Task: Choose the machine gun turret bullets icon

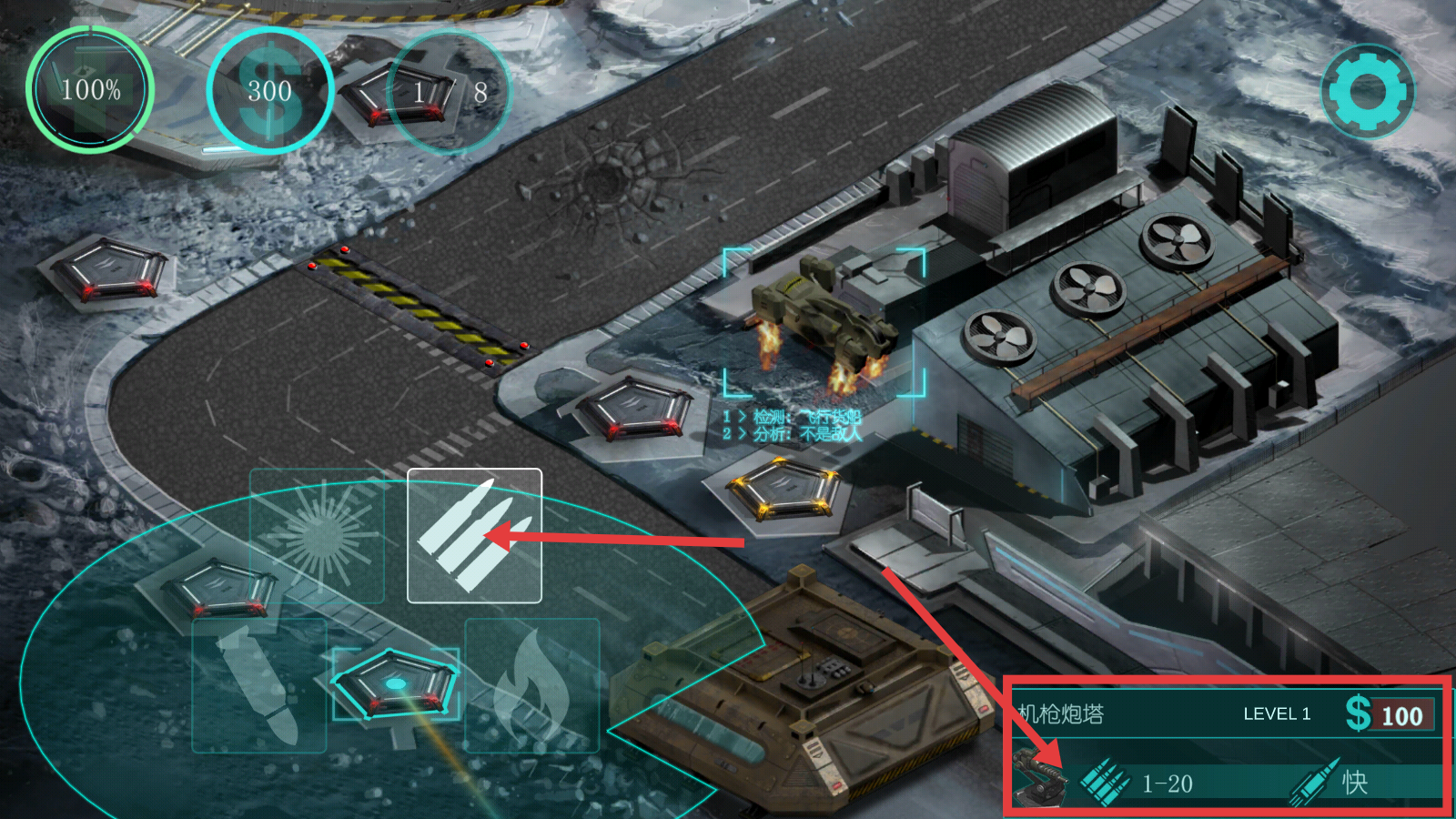Action: coord(474,535)
